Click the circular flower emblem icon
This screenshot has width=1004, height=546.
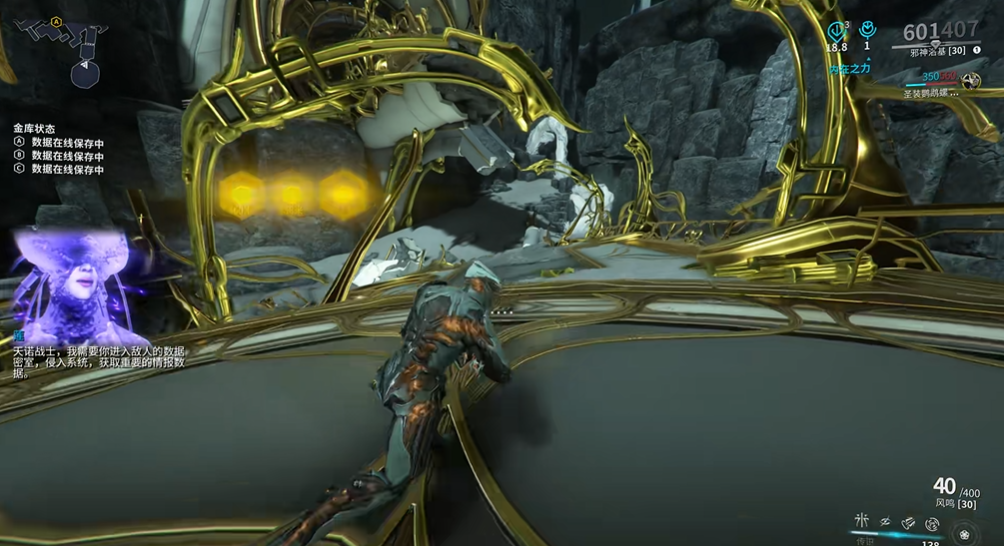click(x=965, y=535)
